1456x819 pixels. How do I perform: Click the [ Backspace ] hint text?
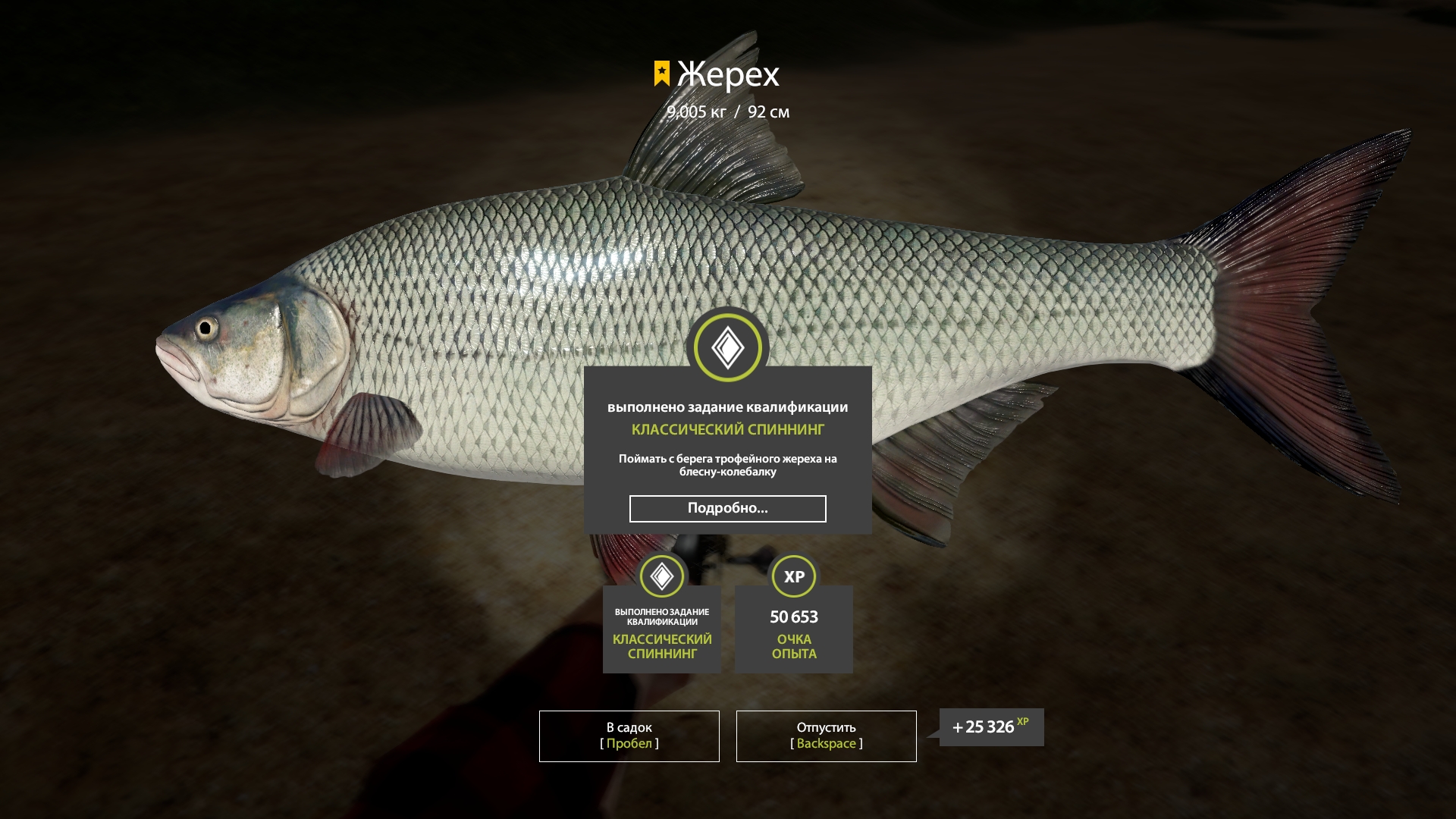coord(825,743)
